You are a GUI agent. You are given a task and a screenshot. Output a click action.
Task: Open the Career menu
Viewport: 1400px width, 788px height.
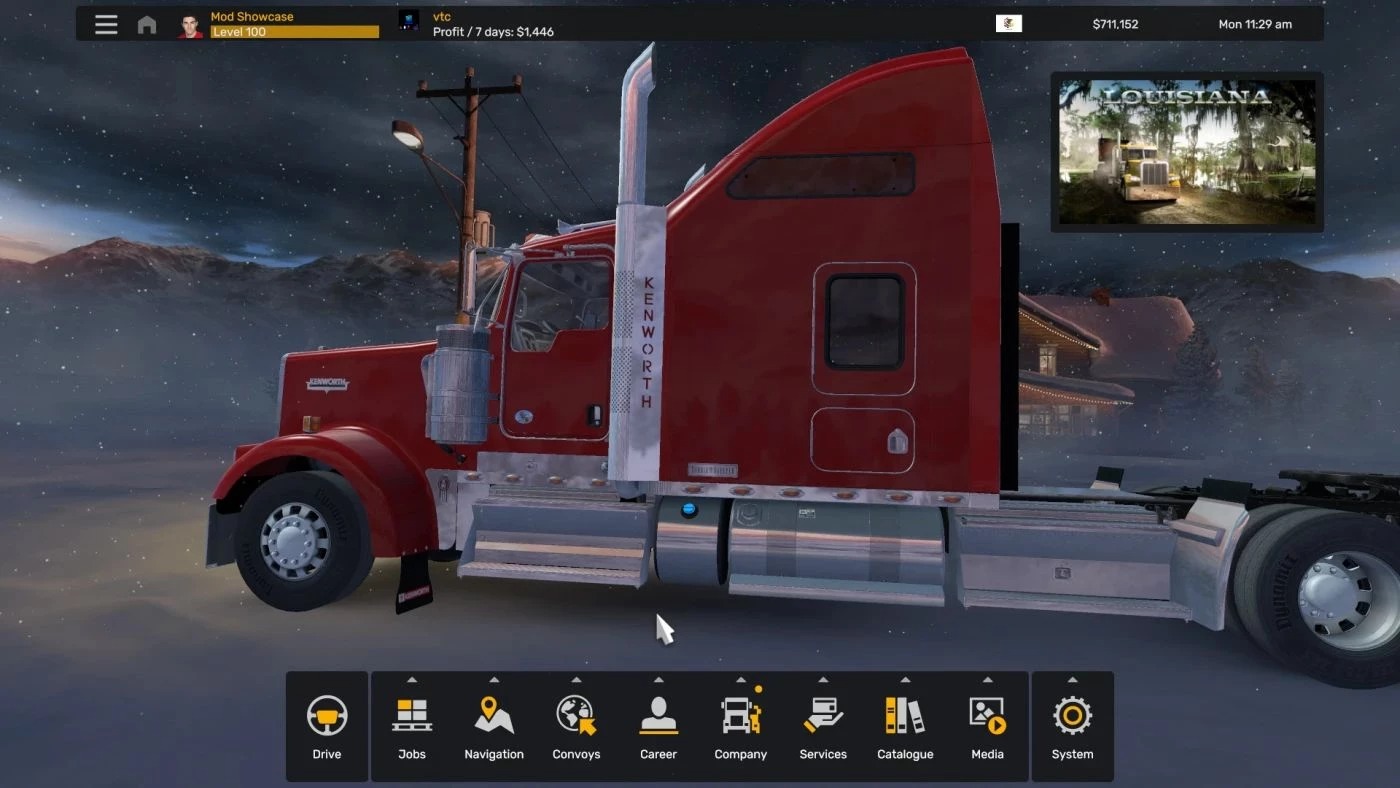658,726
